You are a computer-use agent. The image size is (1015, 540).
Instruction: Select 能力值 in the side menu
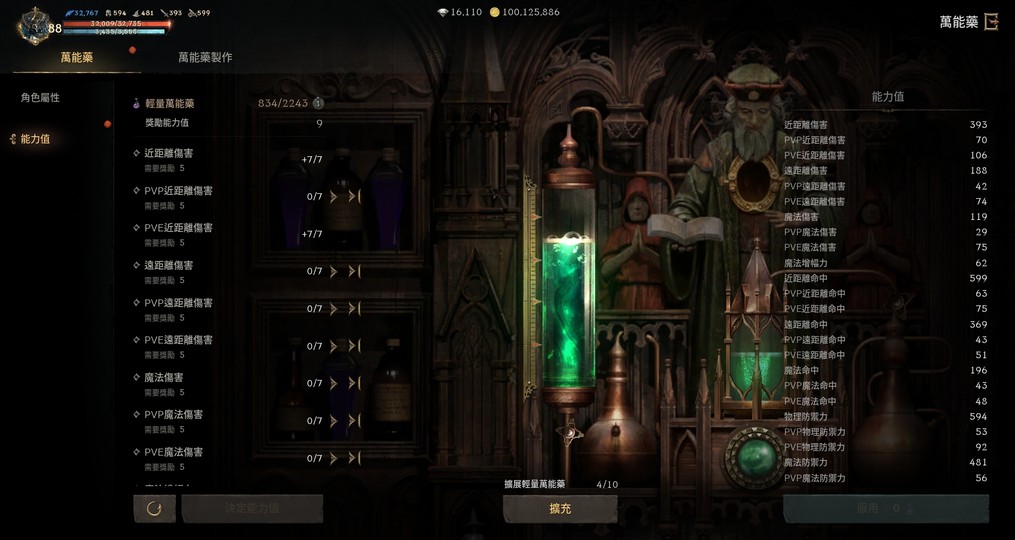pos(35,140)
